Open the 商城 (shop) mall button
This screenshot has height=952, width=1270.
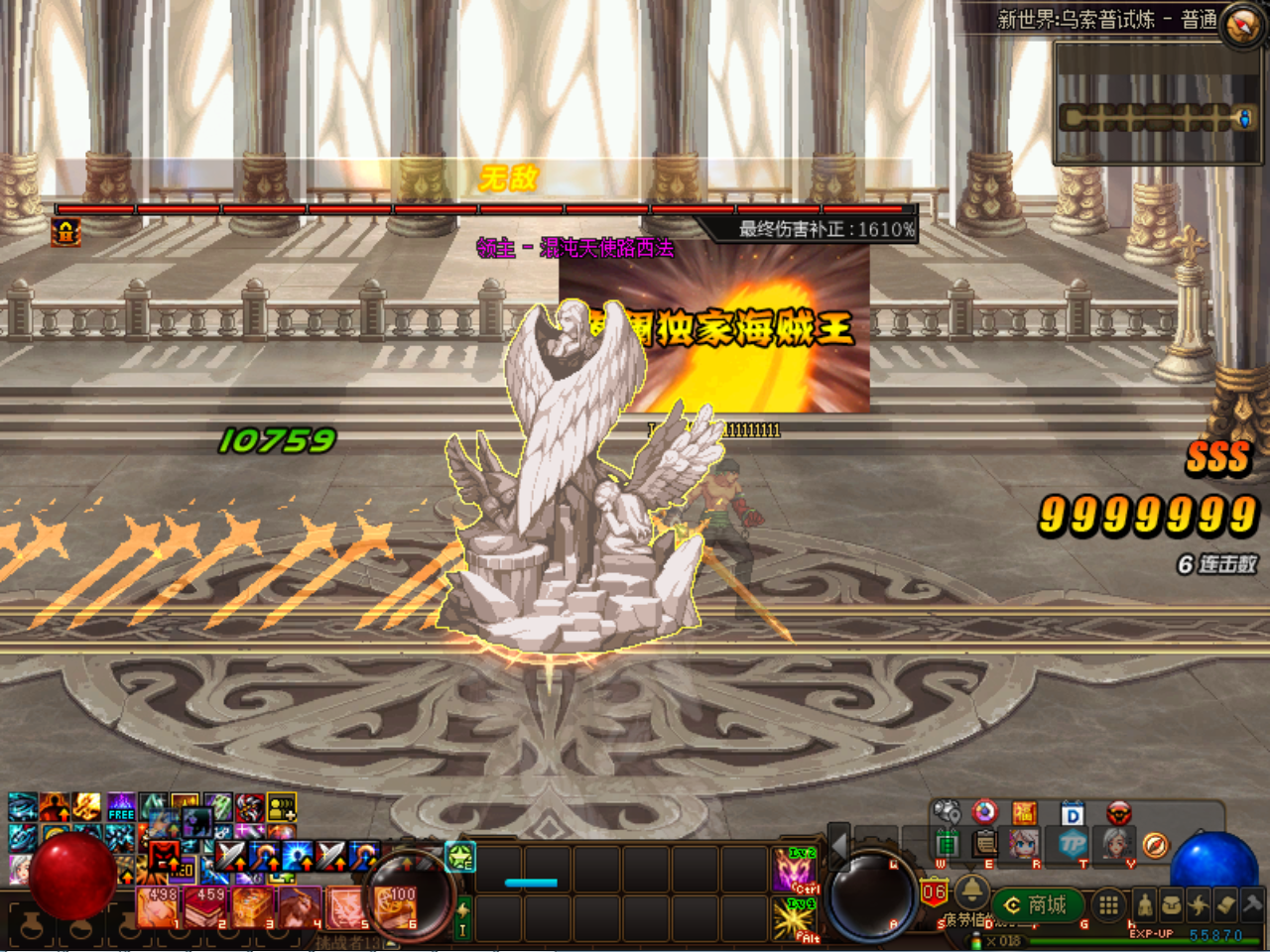[1037, 903]
